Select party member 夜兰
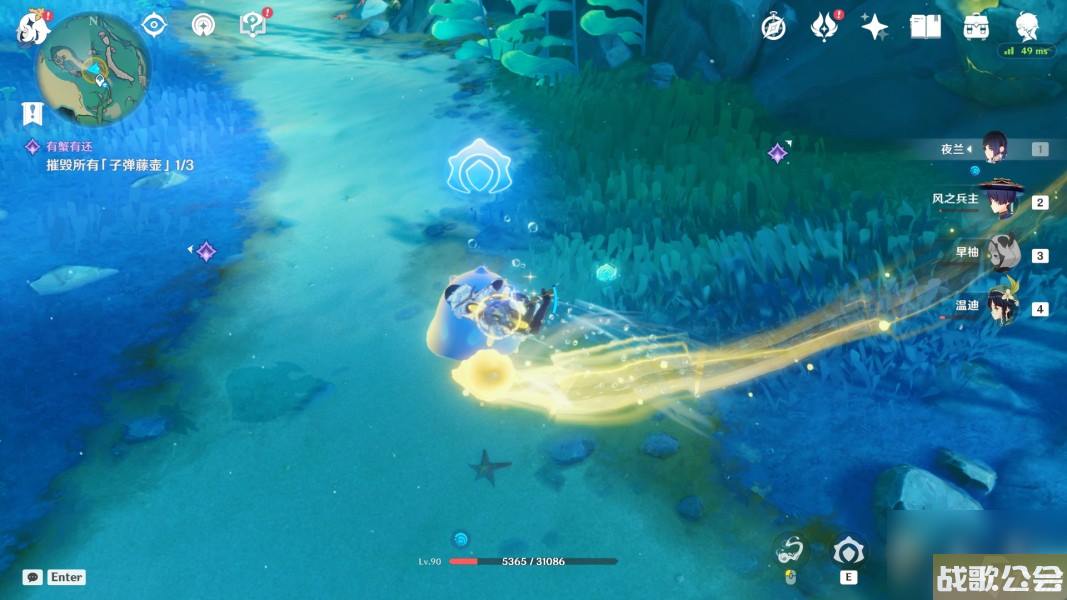Image resolution: width=1067 pixels, height=600 pixels. [x=994, y=149]
